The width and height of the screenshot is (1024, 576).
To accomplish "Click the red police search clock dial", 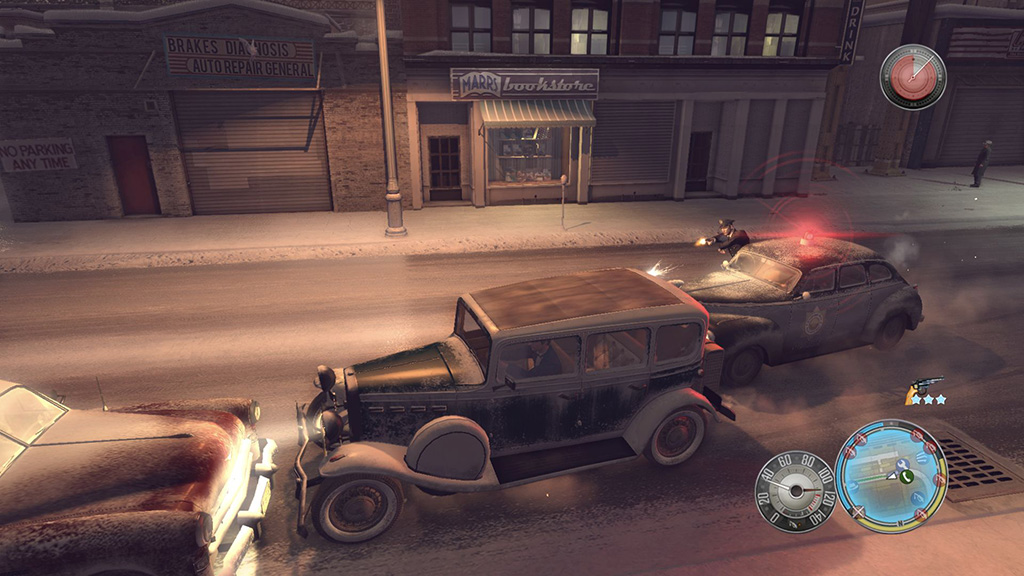I will pyautogui.click(x=913, y=77).
